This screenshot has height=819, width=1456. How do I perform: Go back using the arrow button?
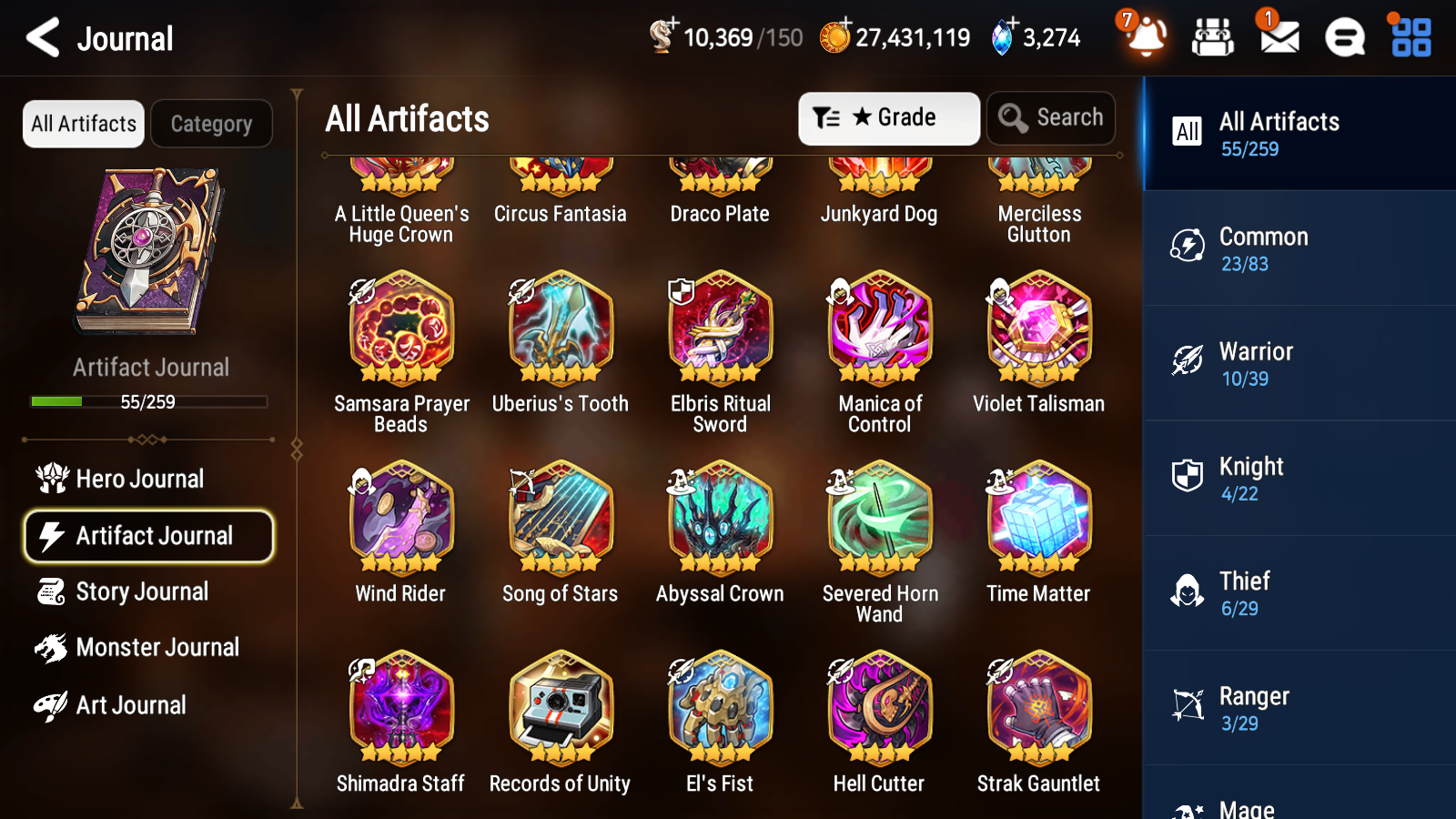coord(42,38)
